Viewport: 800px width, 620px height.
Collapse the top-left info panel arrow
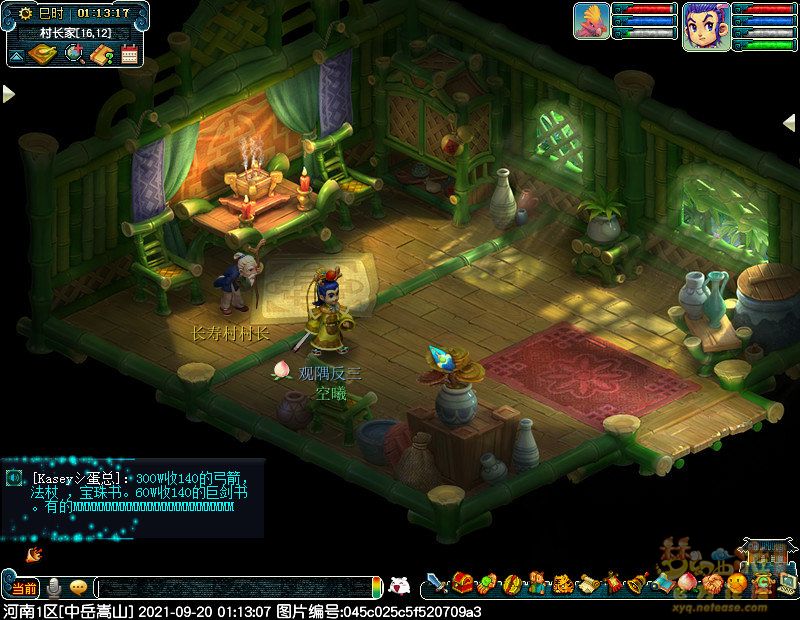[17, 55]
